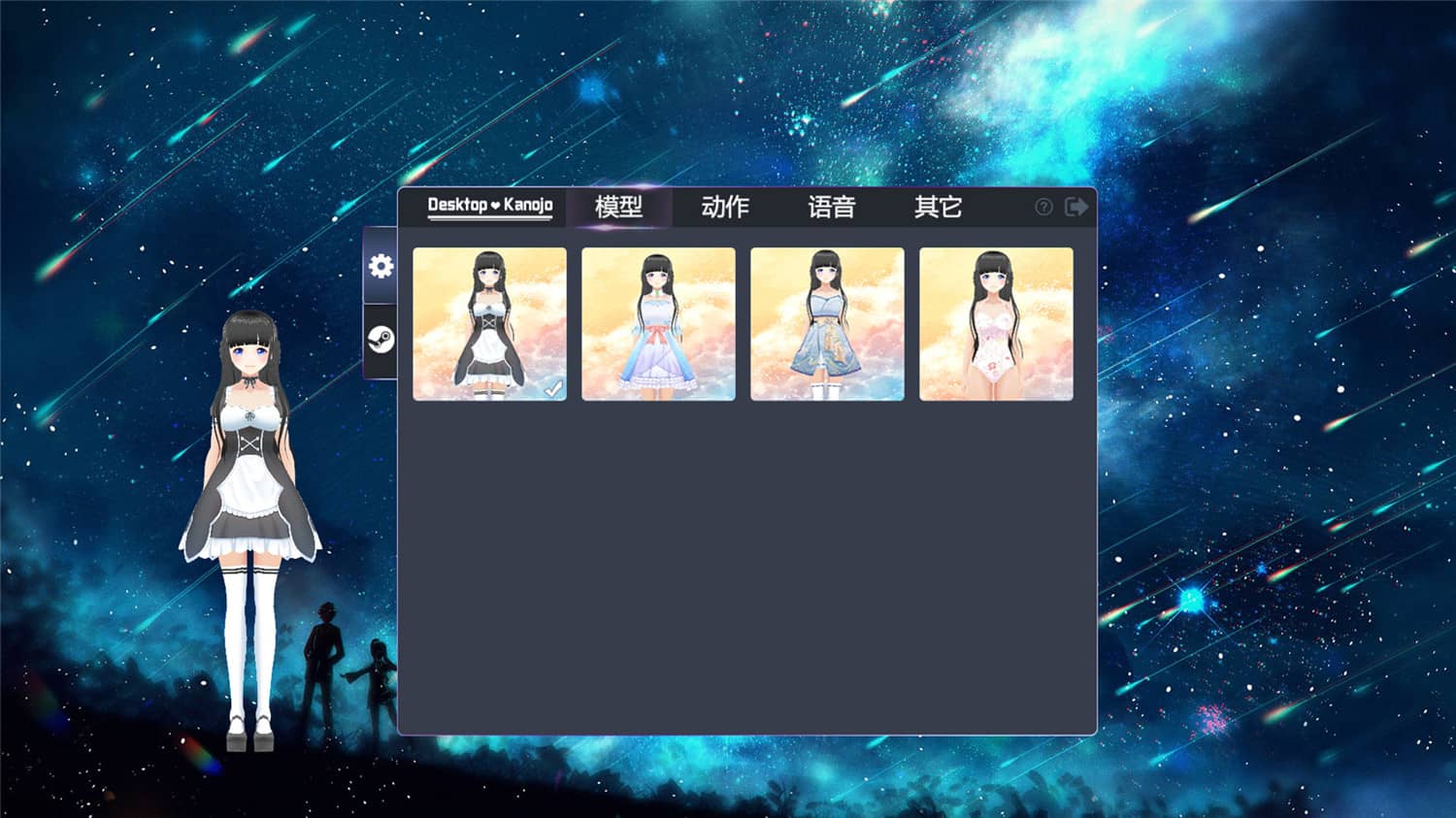The image size is (1456, 818).
Task: Click the logout icon beside the help icon
Action: [x=1075, y=206]
